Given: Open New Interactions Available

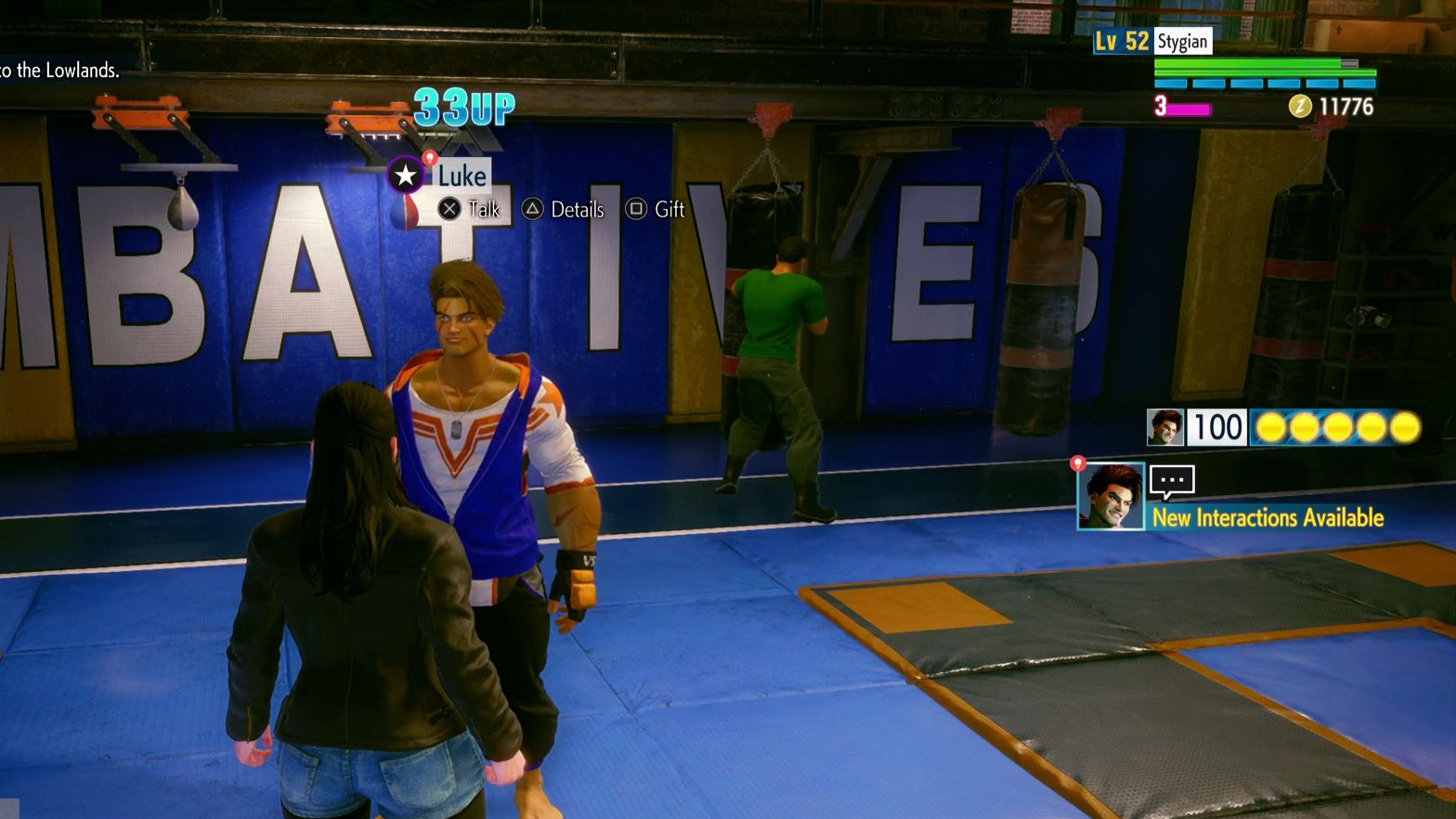Looking at the screenshot, I should 1268,518.
